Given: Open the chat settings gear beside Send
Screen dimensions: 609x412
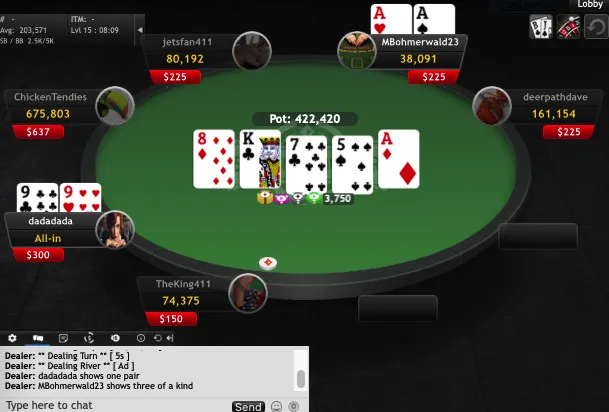Looking at the screenshot, I should (293, 406).
